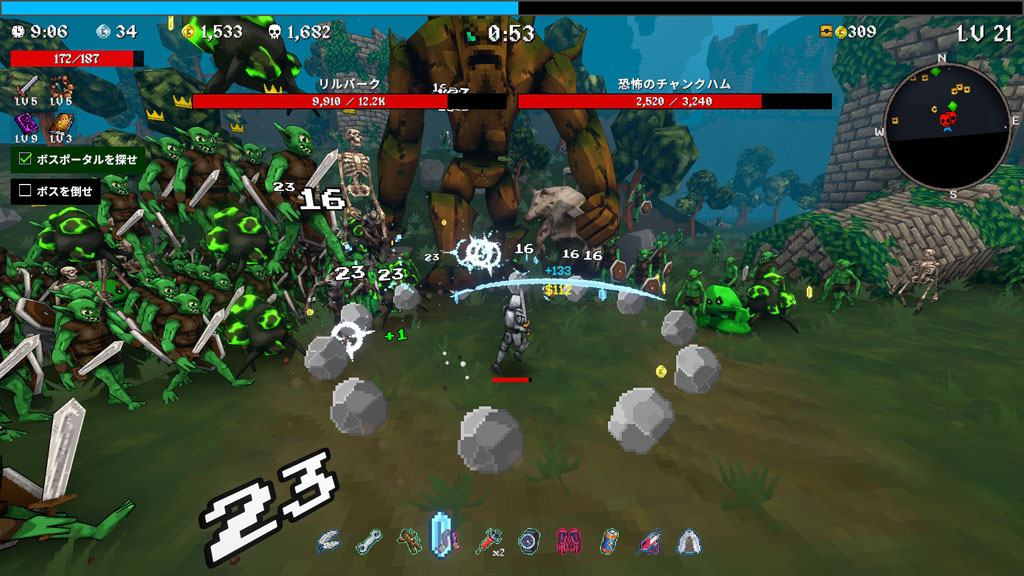Select the pink boots item
Viewport: 1024px width, 576px height.
(568, 541)
